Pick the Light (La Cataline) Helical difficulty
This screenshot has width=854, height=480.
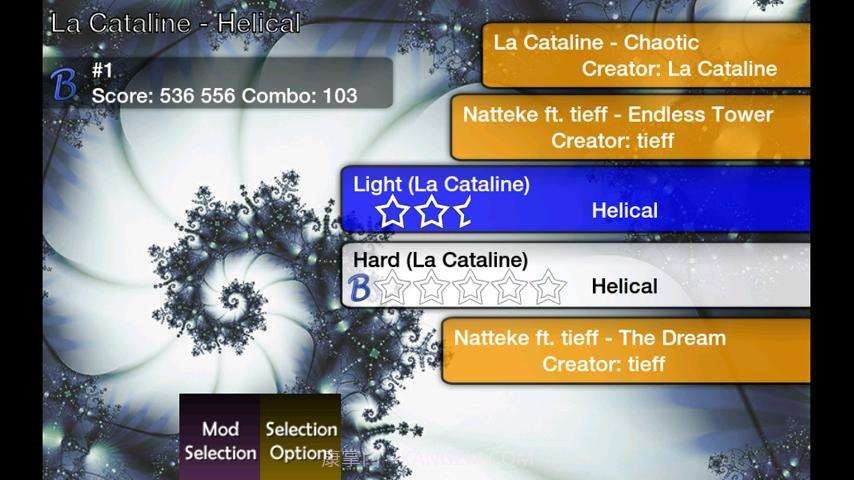[575, 198]
